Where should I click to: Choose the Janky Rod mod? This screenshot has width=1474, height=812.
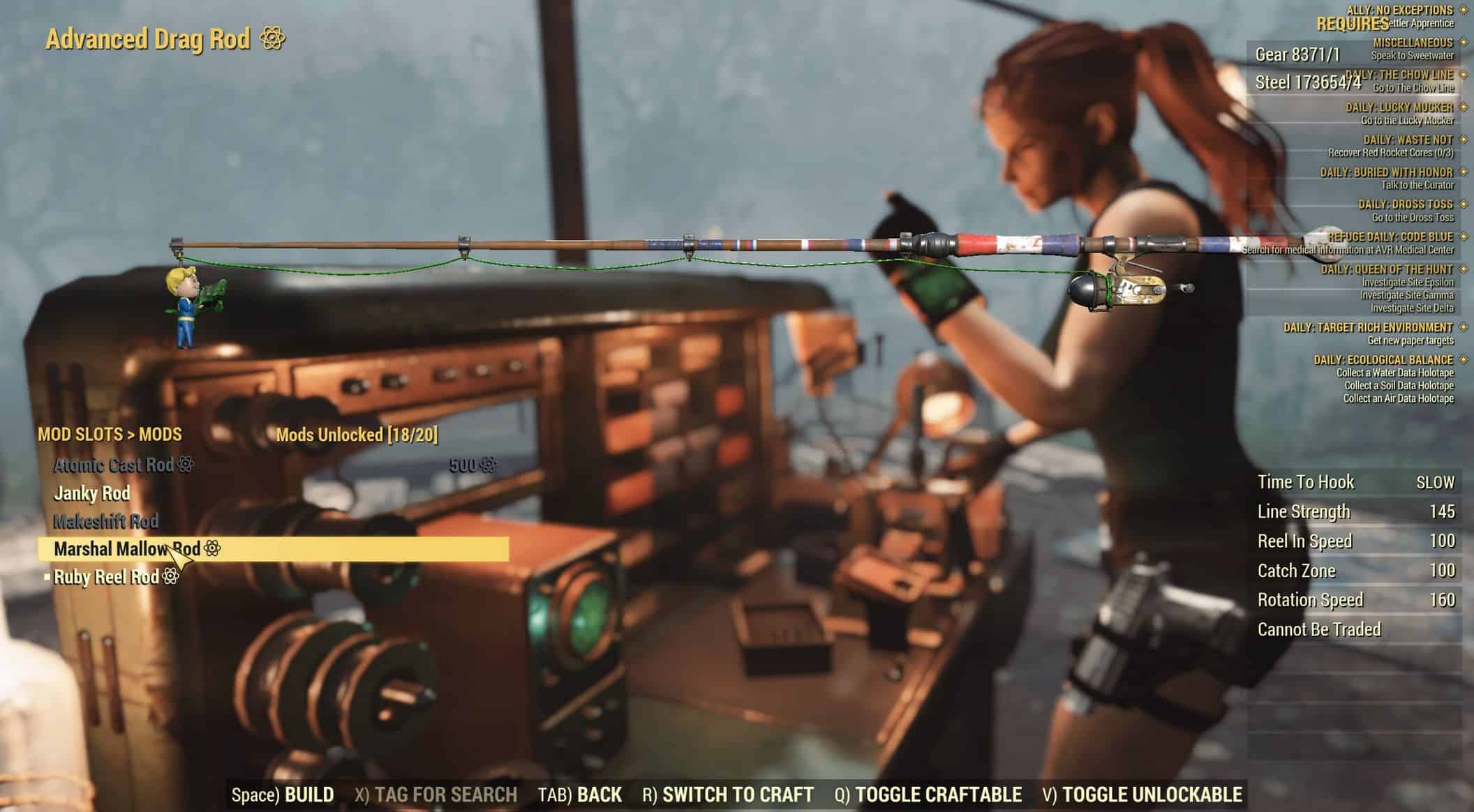tap(92, 493)
